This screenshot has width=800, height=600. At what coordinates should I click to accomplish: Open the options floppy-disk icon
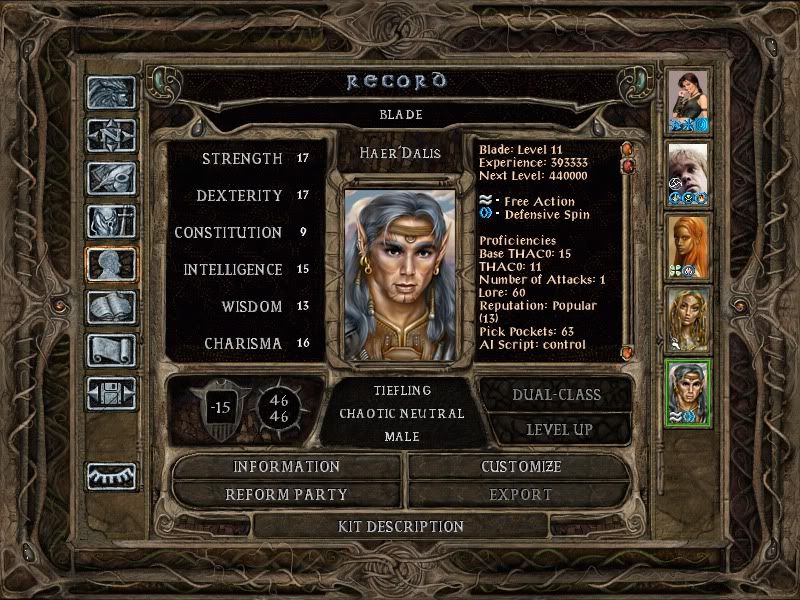click(110, 393)
